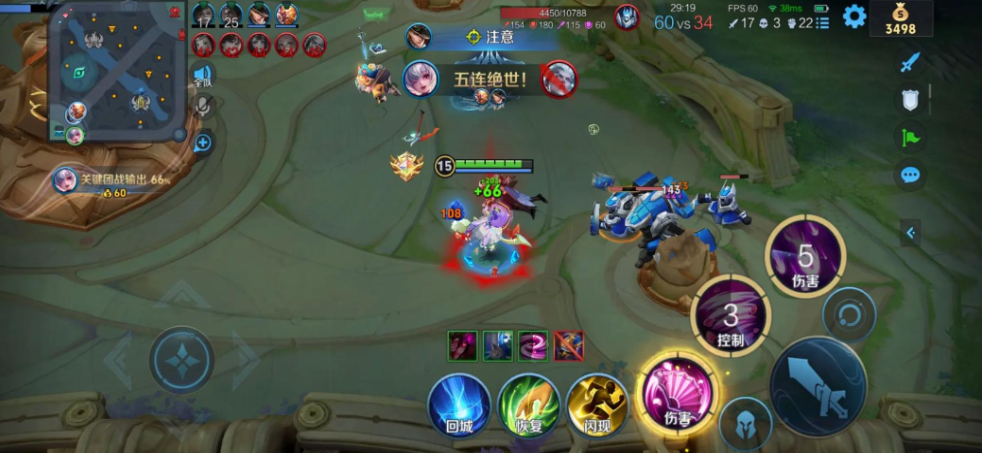Use the 回城 recall skill
Screen dimensions: 982x453
459,404
